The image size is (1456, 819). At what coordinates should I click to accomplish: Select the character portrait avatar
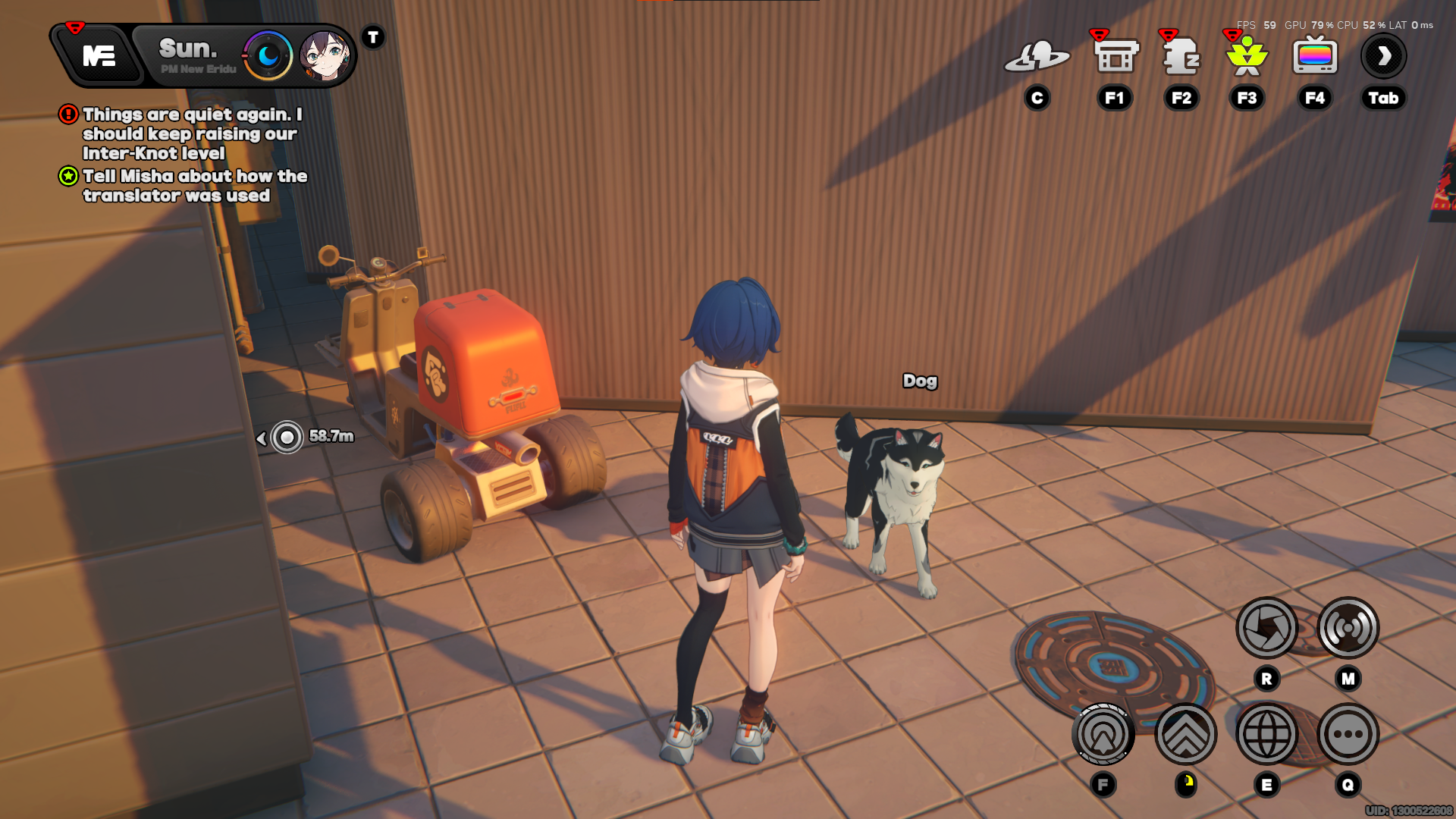(324, 55)
